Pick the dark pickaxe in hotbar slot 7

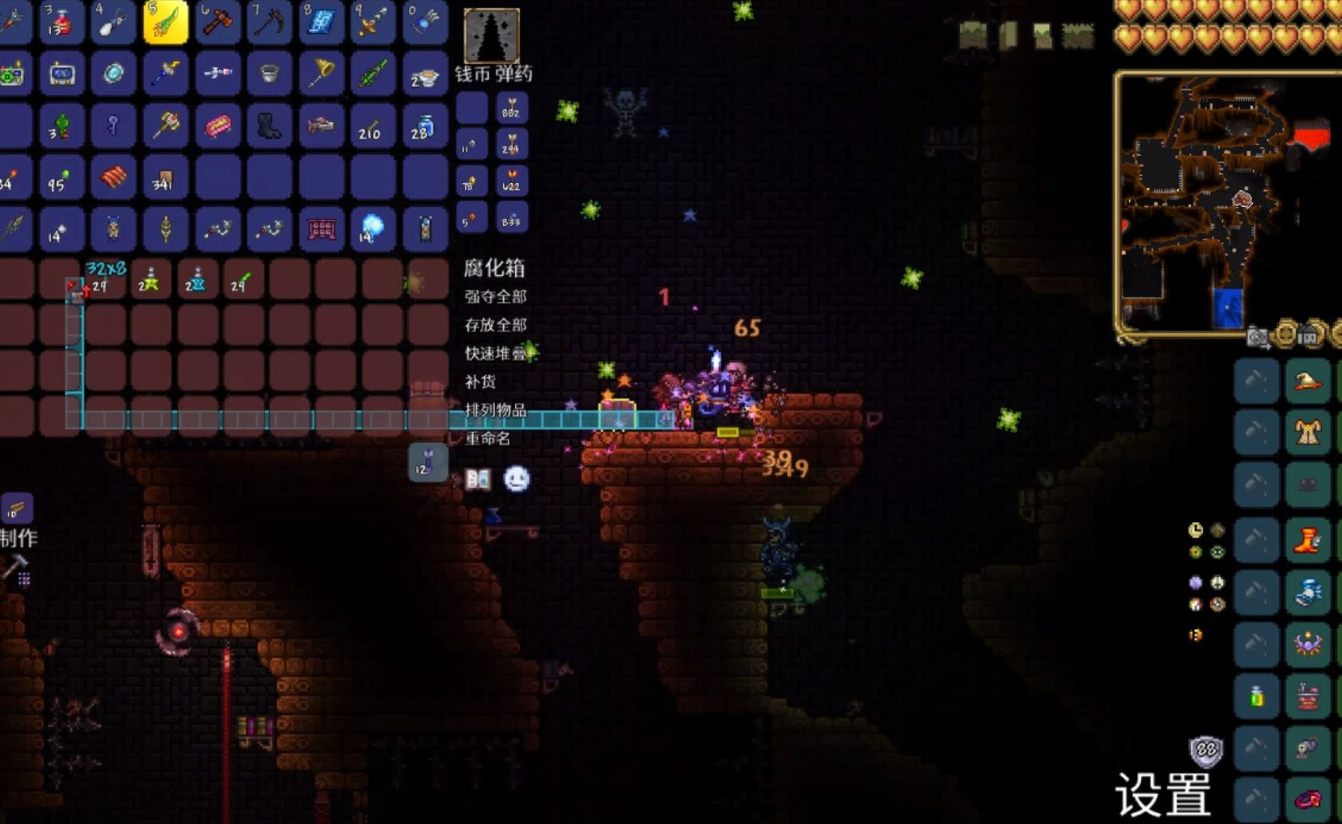pyautogui.click(x=270, y=22)
